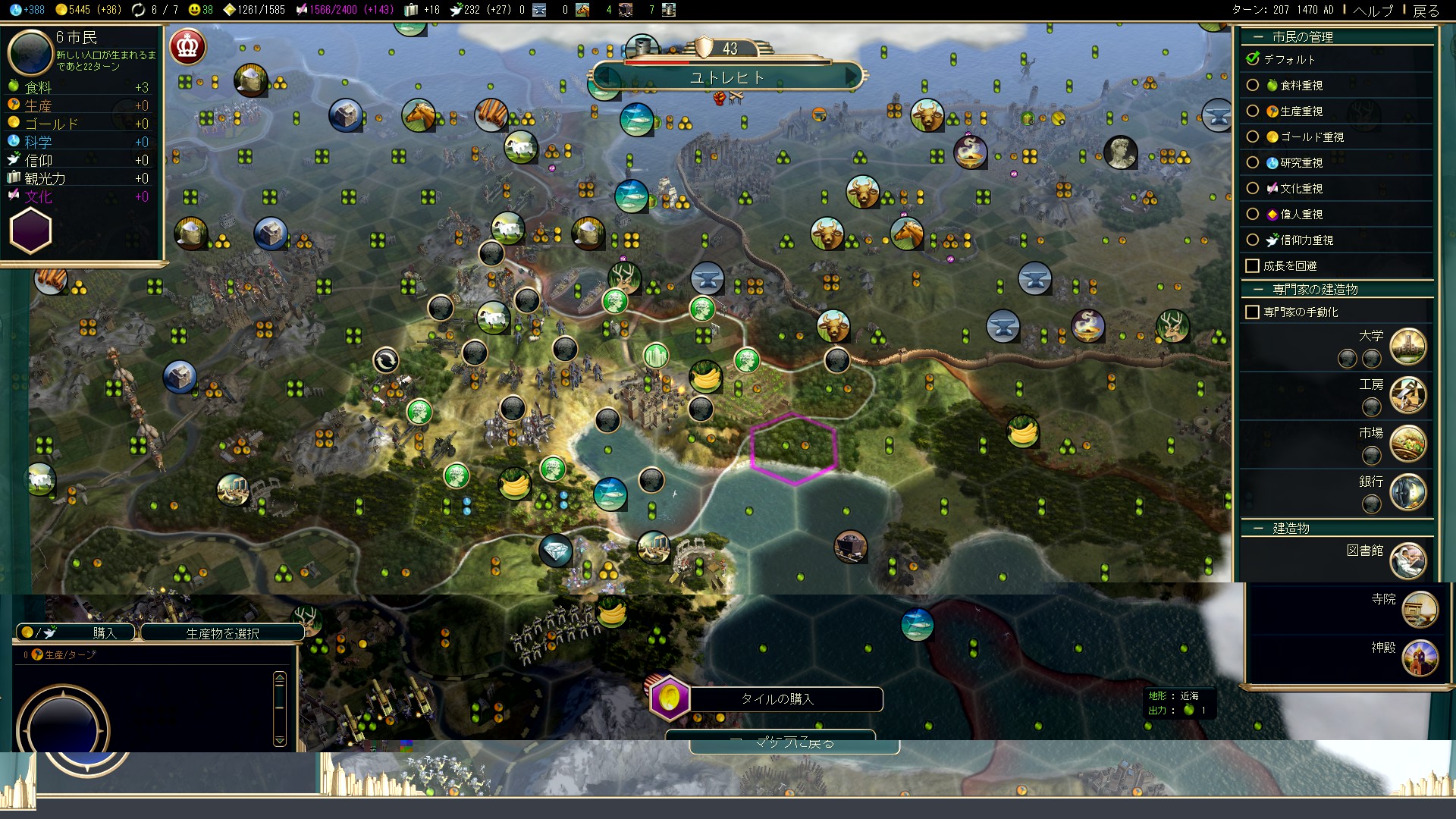Click 戻る to return
The height and width of the screenshot is (819, 1456).
[1426, 10]
